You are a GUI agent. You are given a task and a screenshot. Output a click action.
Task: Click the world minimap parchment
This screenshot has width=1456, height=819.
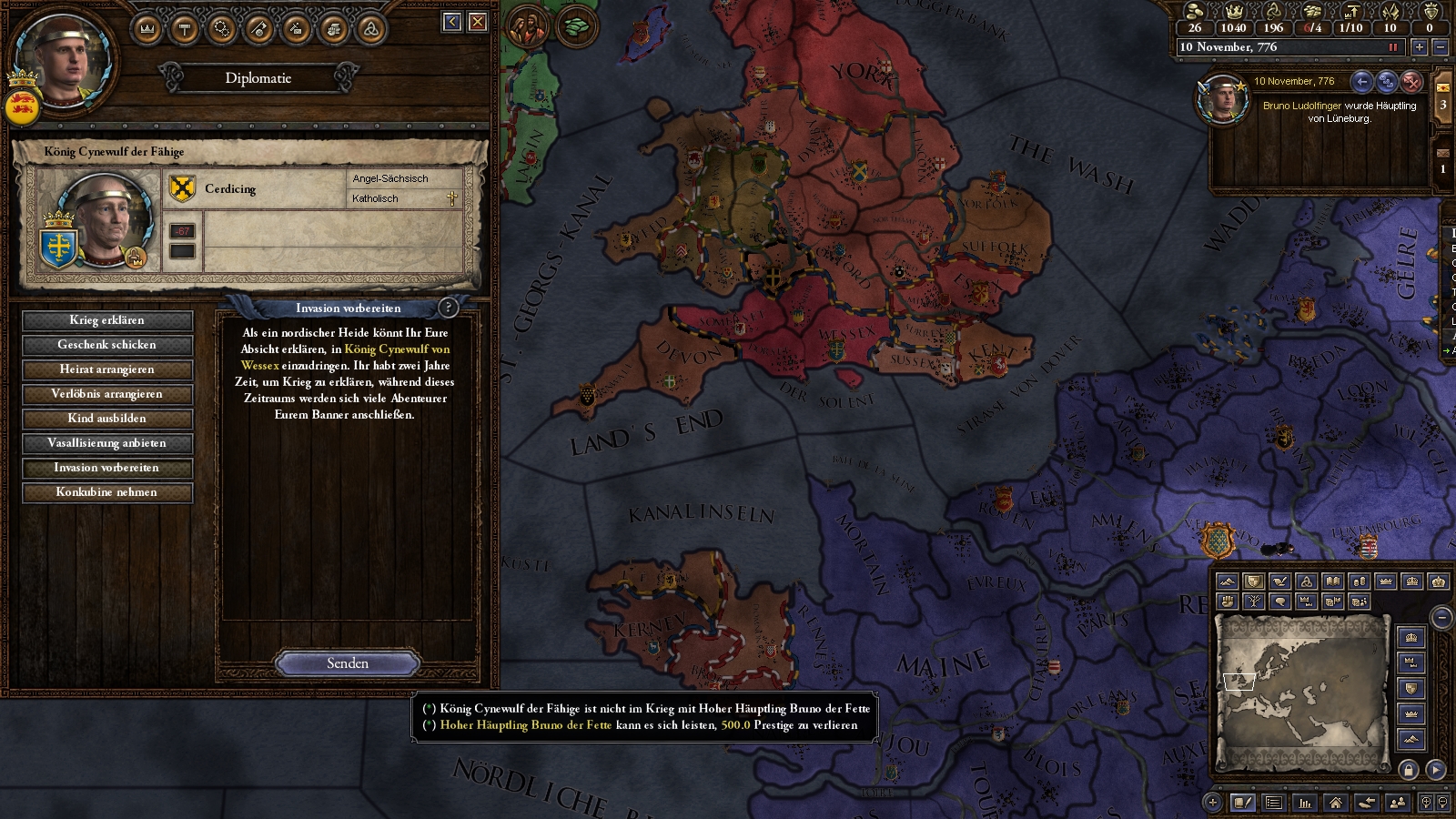click(x=1301, y=681)
